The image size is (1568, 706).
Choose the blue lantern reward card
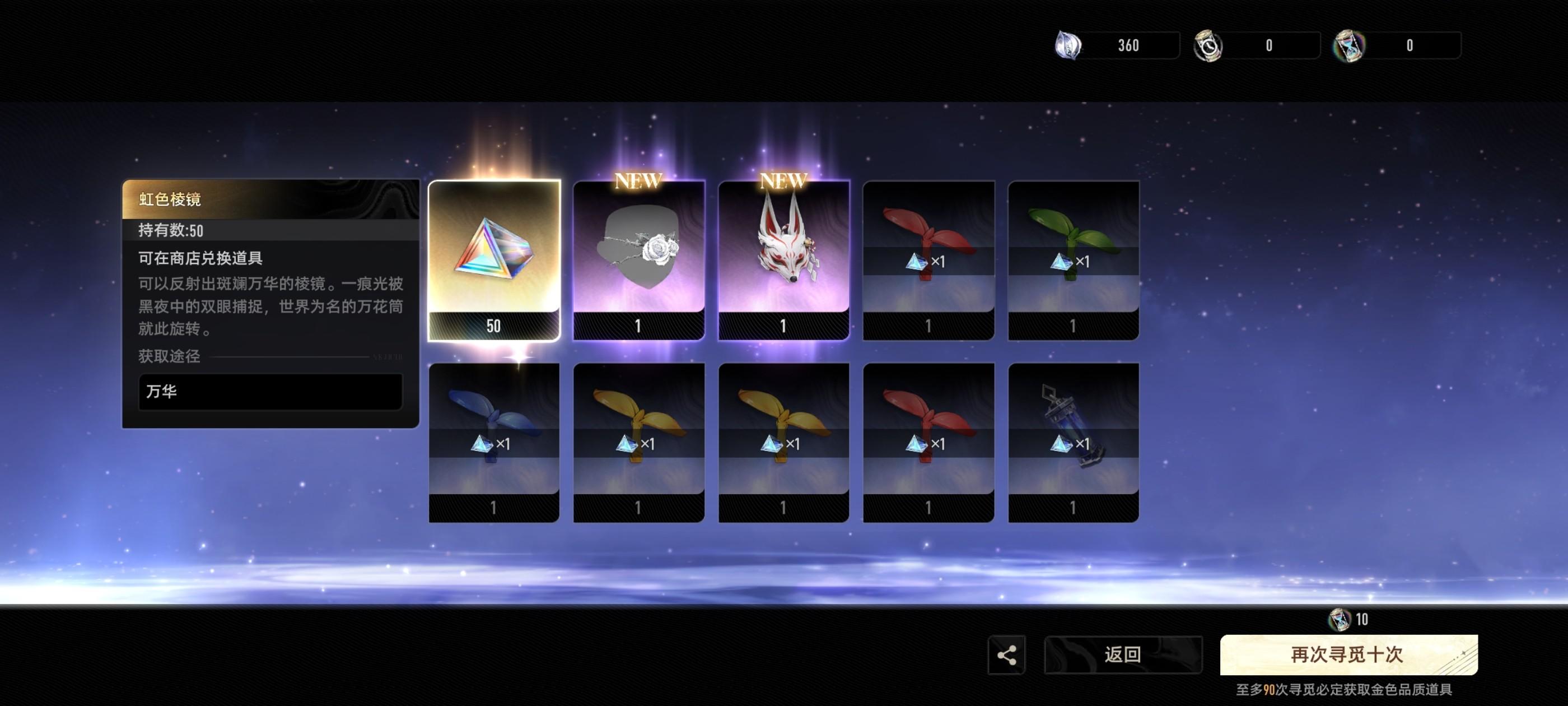[x=1073, y=442]
